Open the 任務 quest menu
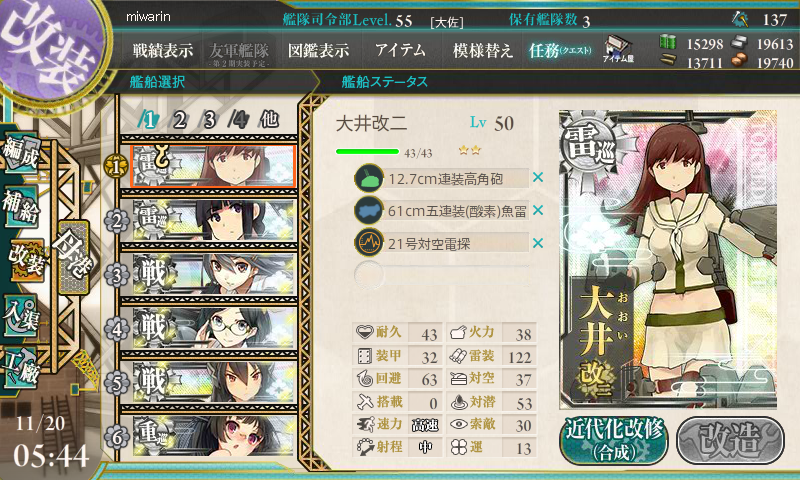The width and height of the screenshot is (800, 480). tap(560, 50)
